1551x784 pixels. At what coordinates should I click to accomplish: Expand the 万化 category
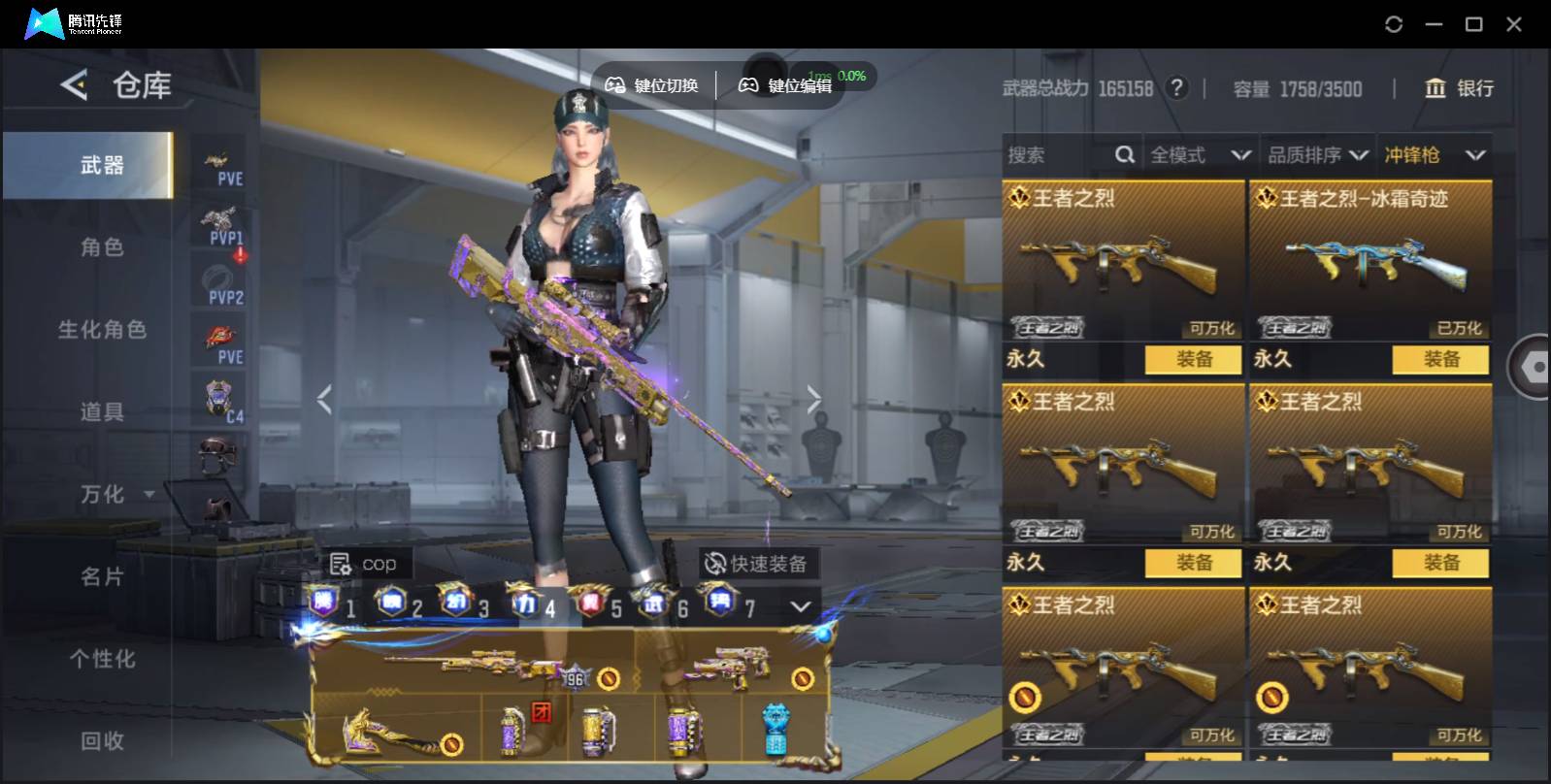pos(116,495)
